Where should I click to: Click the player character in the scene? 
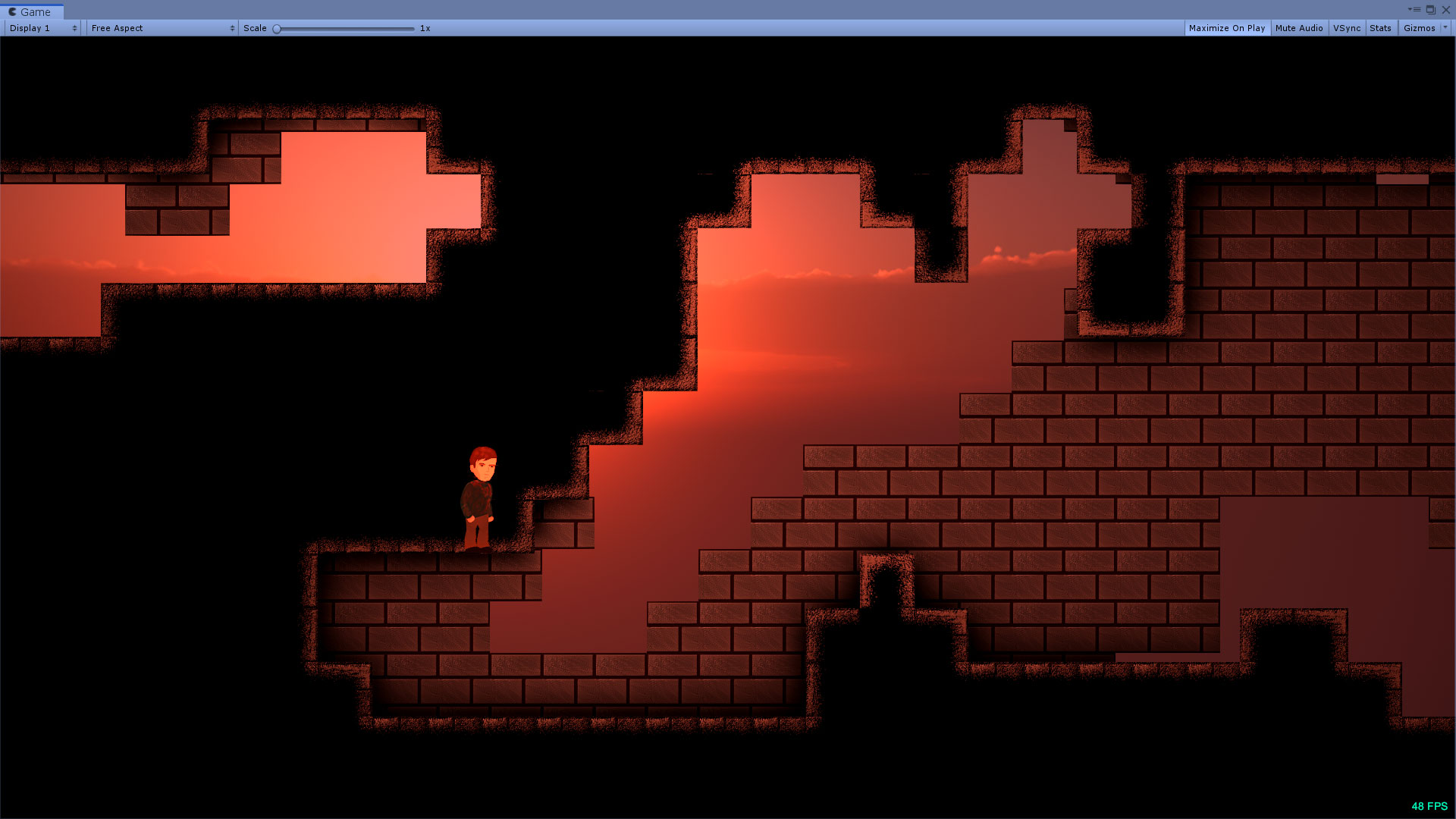click(x=479, y=493)
